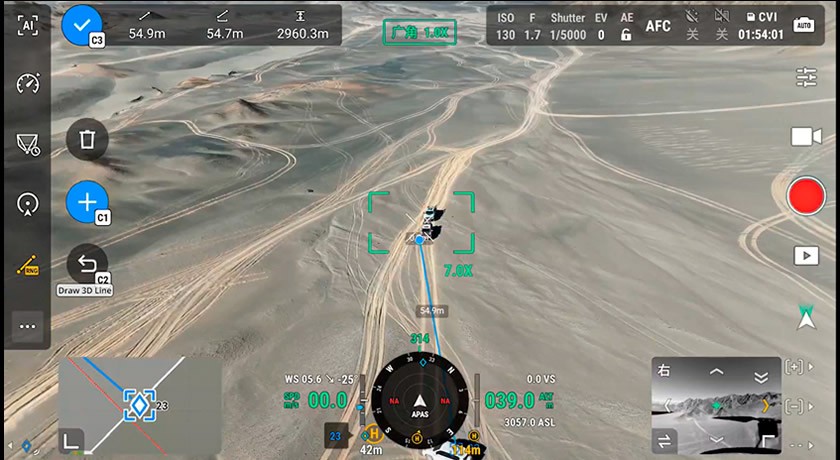Image resolution: width=840 pixels, height=460 pixels.
Task: Toggle the RNG laser rangefinder
Action: 27,266
